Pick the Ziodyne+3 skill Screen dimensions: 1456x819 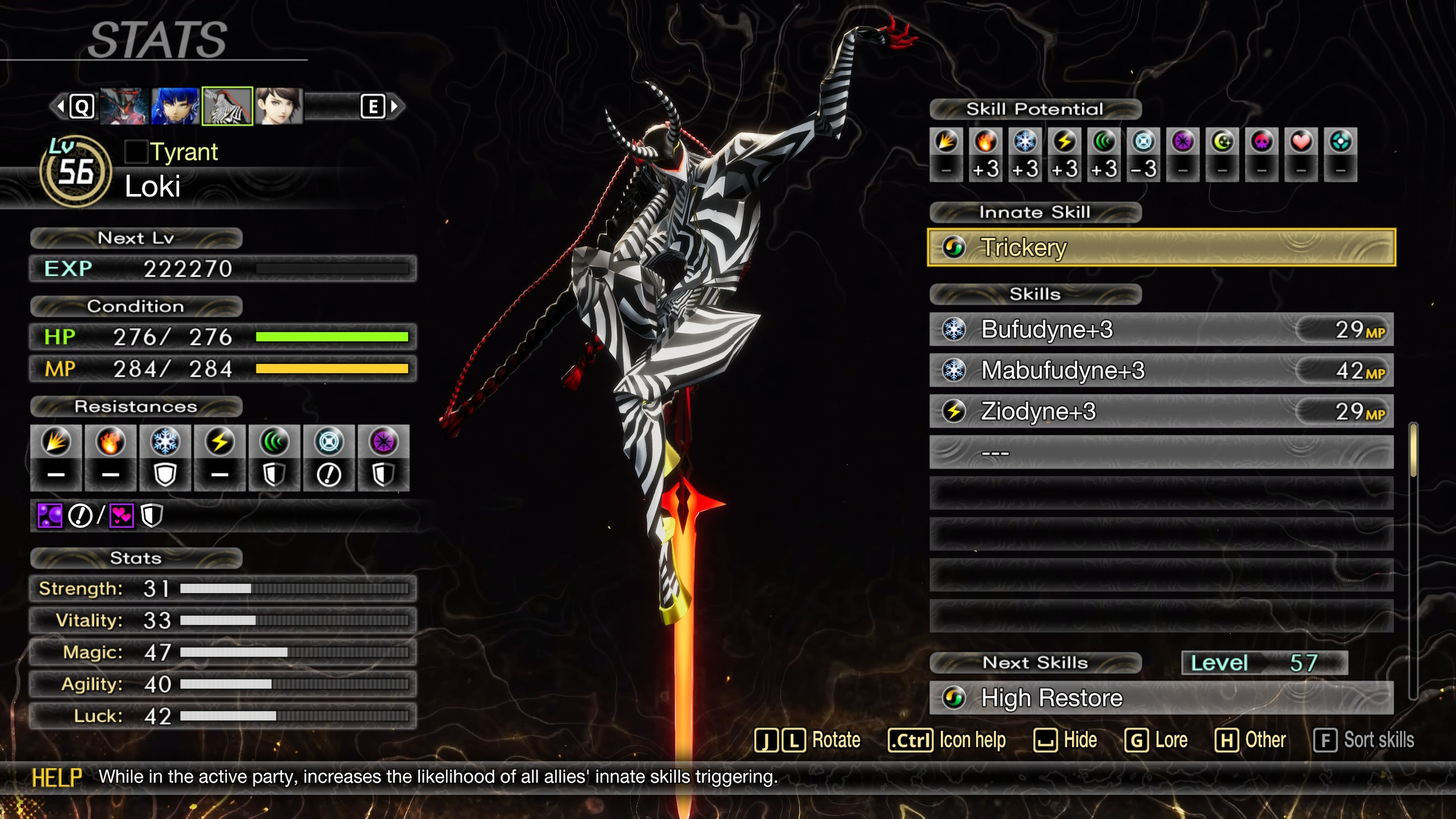[x=1161, y=411]
